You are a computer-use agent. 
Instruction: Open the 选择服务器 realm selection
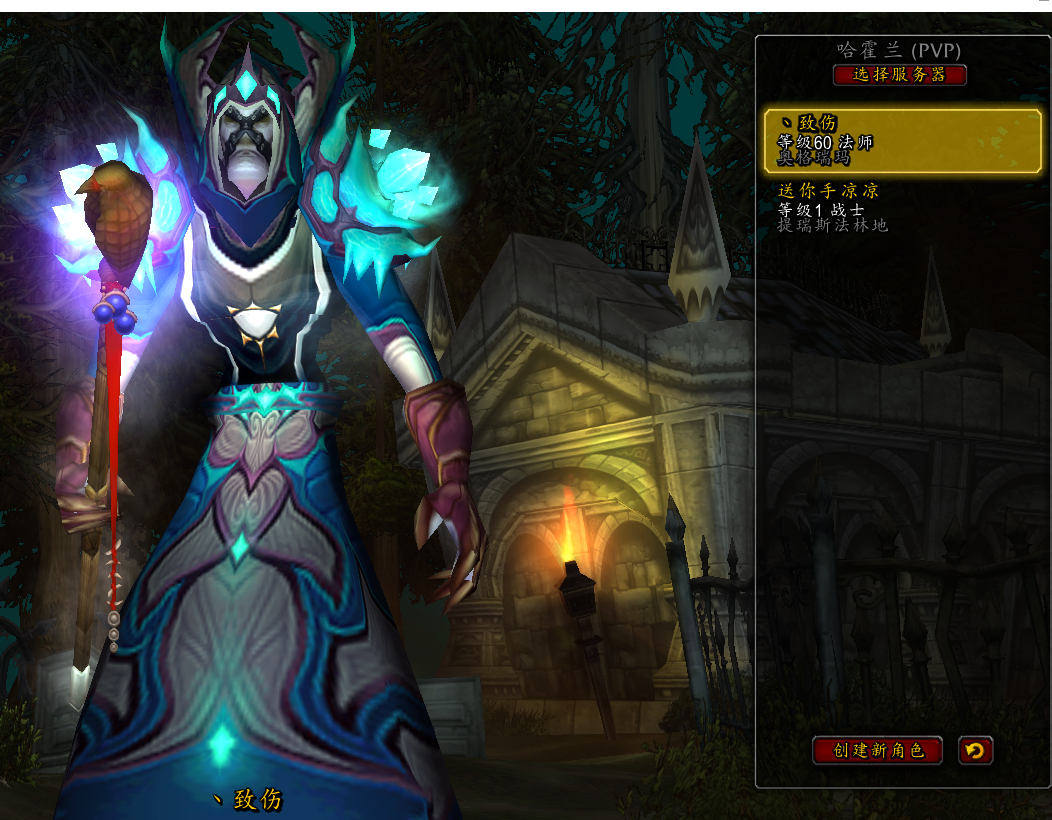tap(899, 75)
